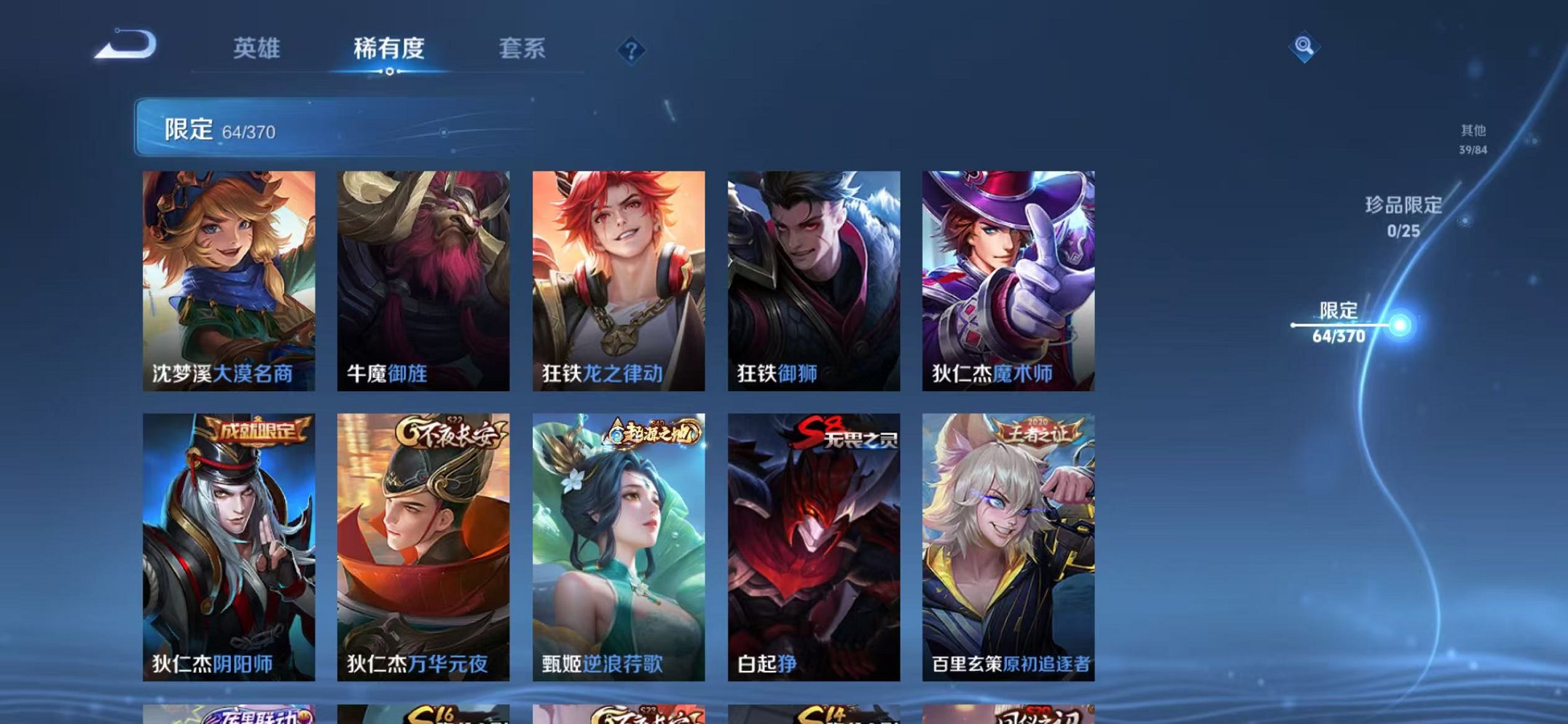Open help with the question mark icon
This screenshot has width=1568, height=724.
[x=631, y=50]
